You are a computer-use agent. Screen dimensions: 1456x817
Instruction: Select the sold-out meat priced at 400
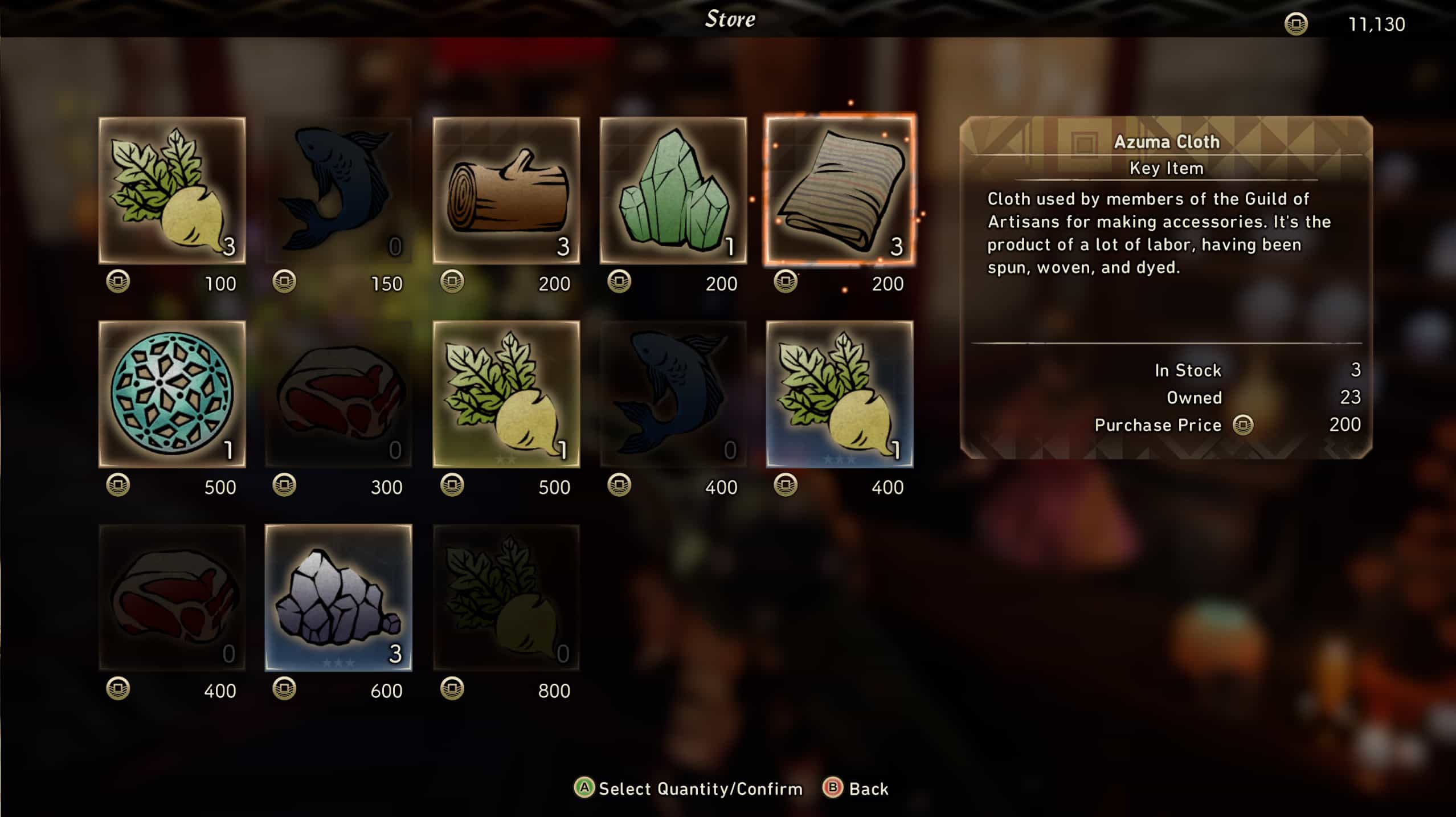click(x=172, y=597)
